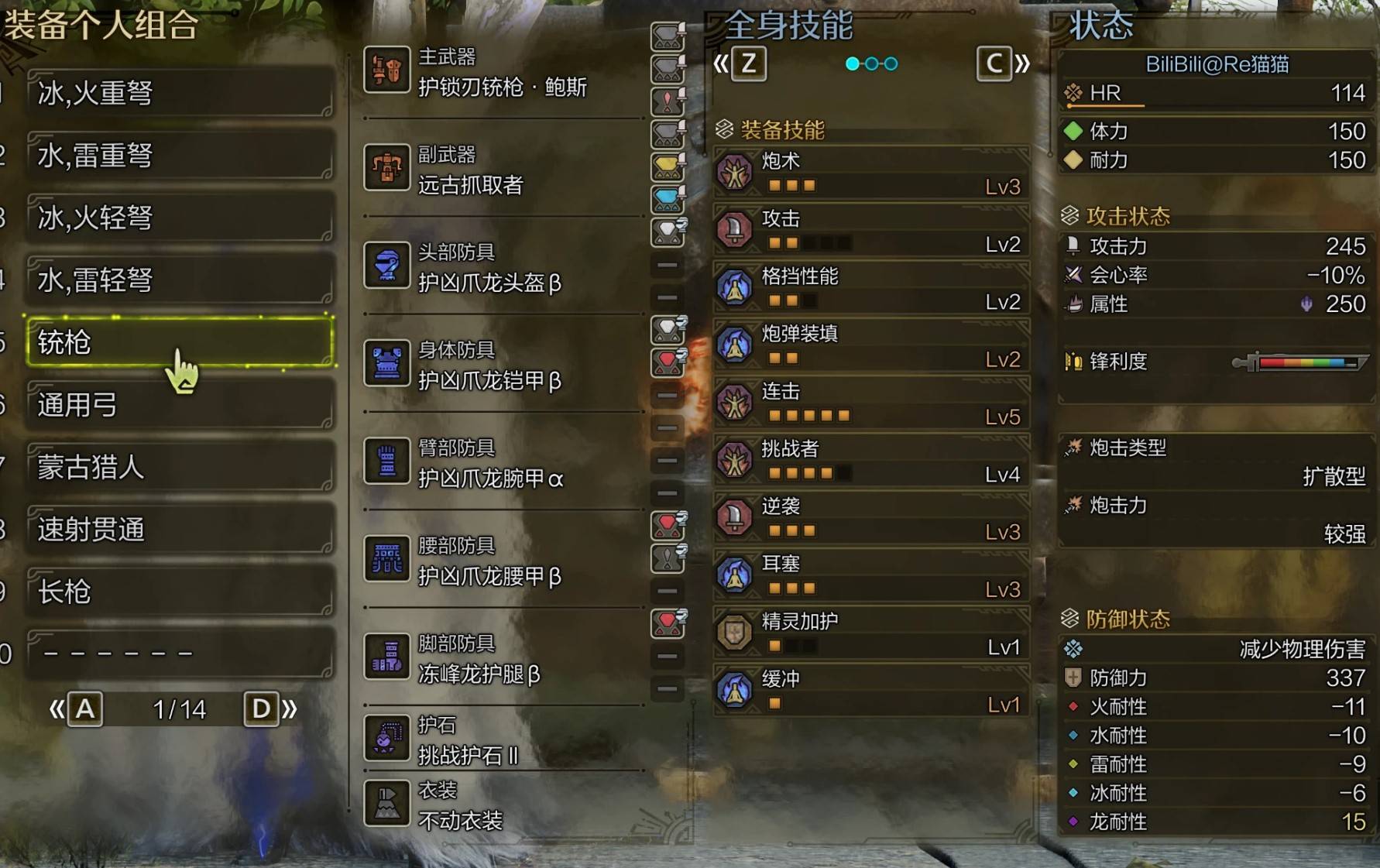Open the 挑战护石II charm icon
Viewport: 1380px width, 868px height.
[x=387, y=736]
